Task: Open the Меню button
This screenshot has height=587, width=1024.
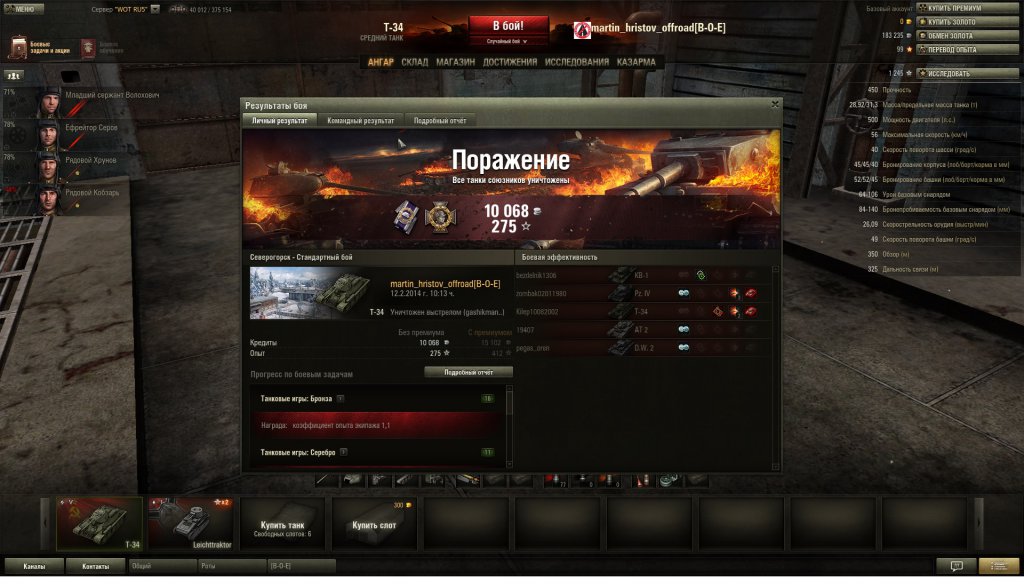Action: [22, 9]
